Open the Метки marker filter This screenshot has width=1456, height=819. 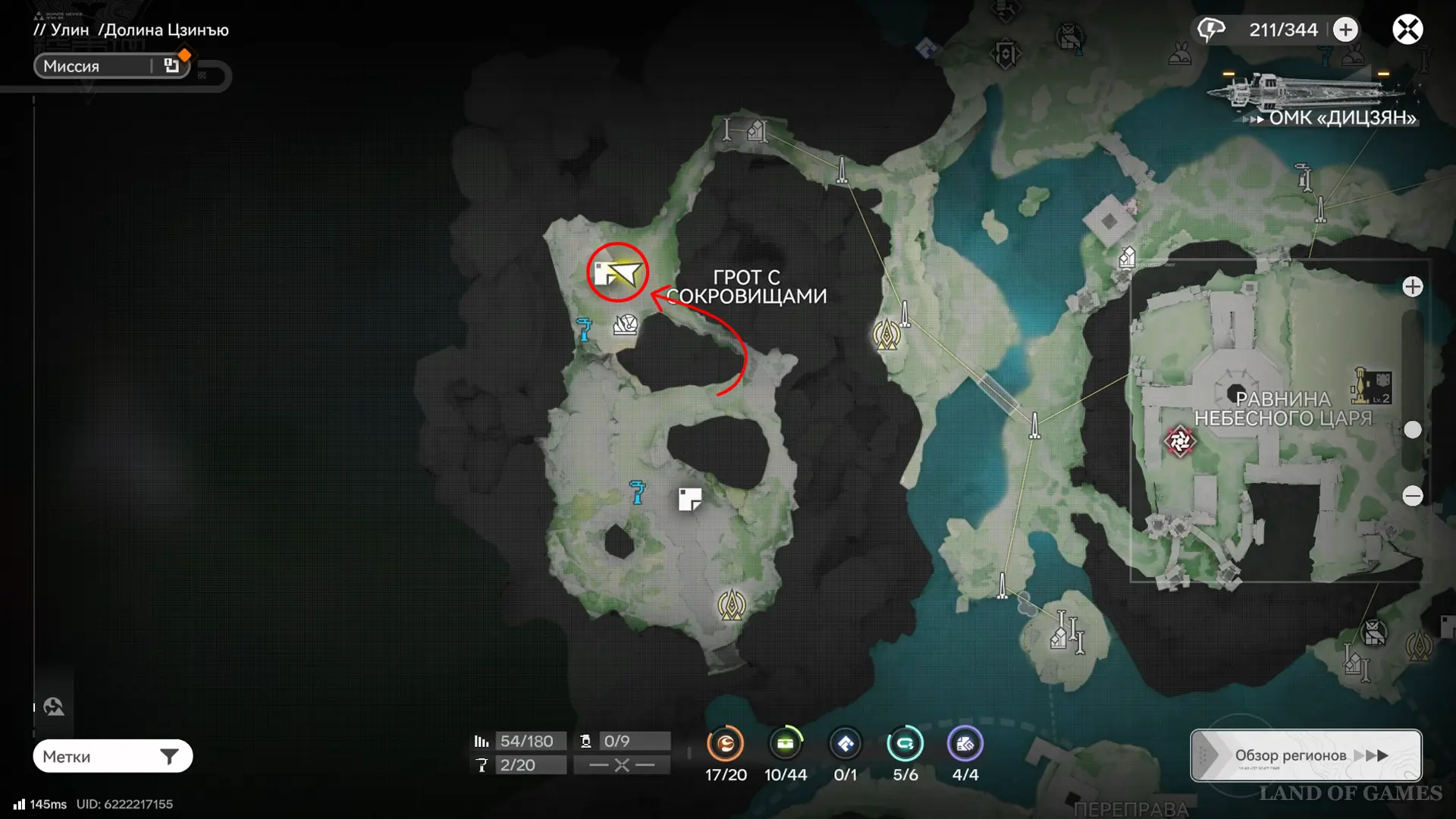pyautogui.click(x=112, y=756)
